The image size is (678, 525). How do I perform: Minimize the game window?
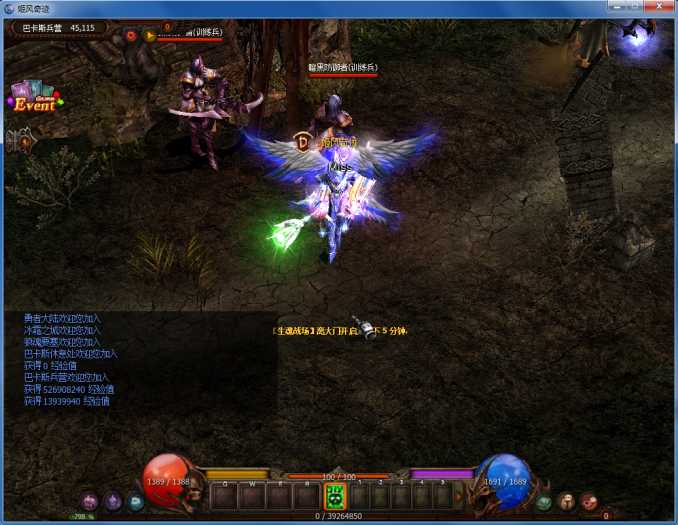[x=614, y=8]
